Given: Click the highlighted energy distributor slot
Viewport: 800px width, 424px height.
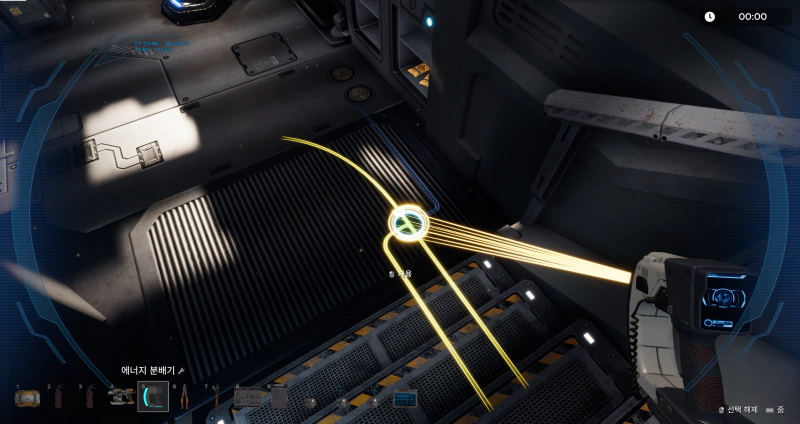Looking at the screenshot, I should coord(152,398).
